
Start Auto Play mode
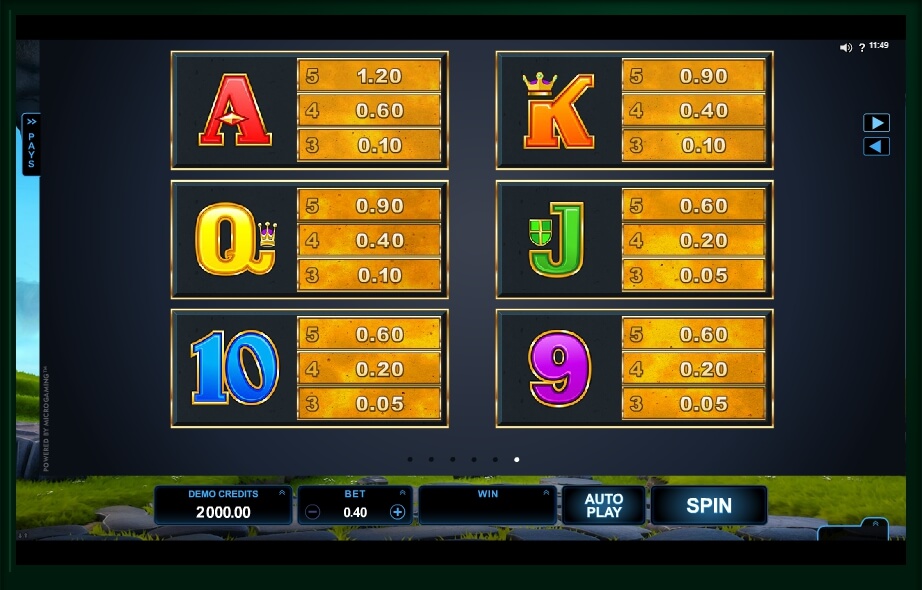(x=603, y=506)
